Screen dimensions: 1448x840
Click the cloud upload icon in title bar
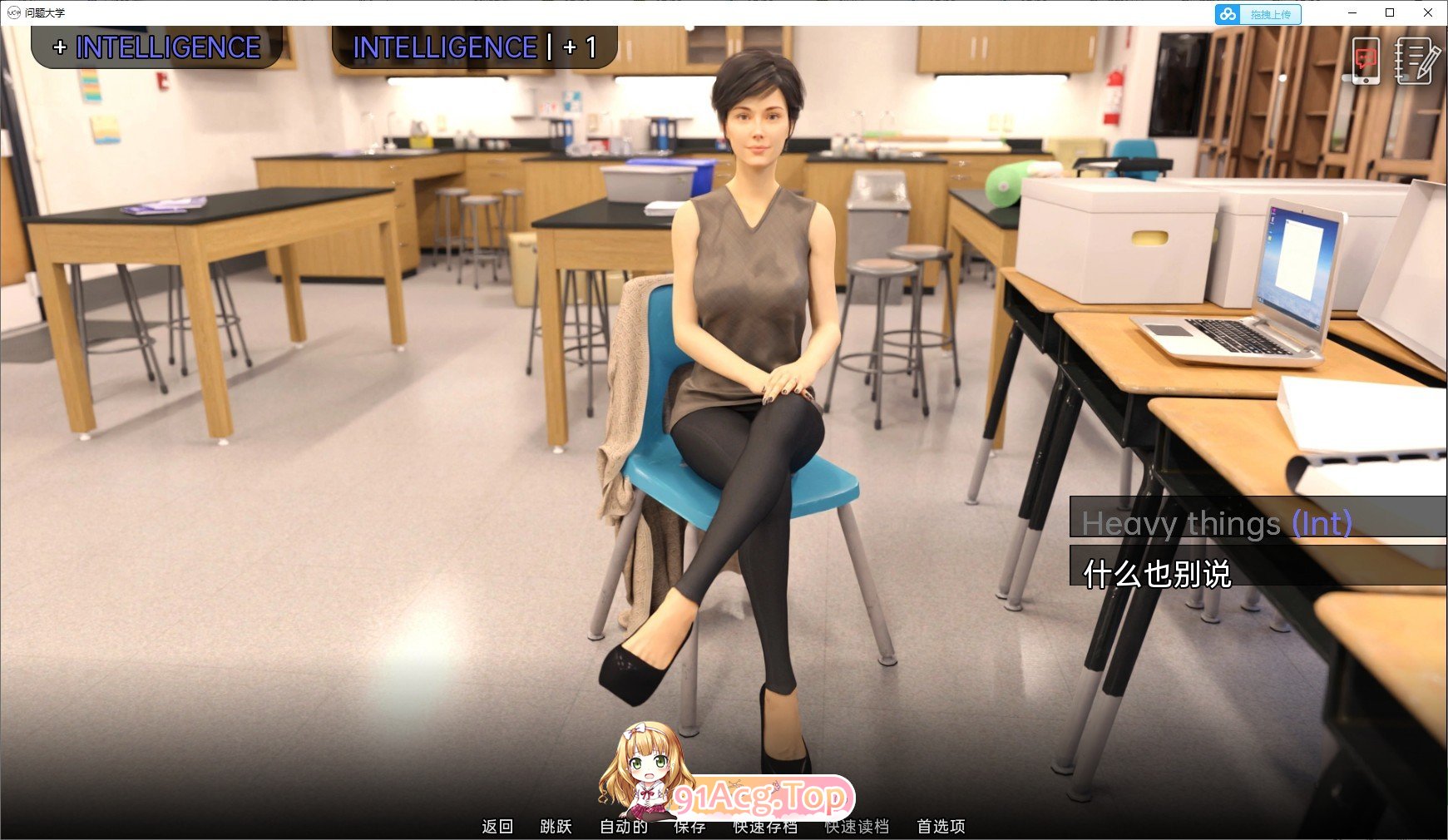(1226, 13)
